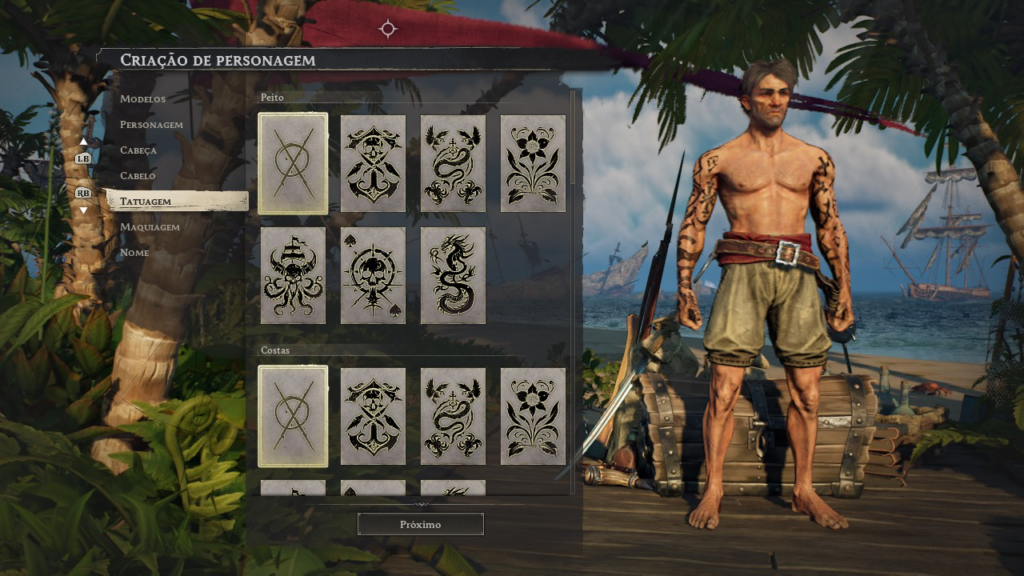The image size is (1024, 576).
Task: Go to the Cabelo tab
Action: (138, 176)
